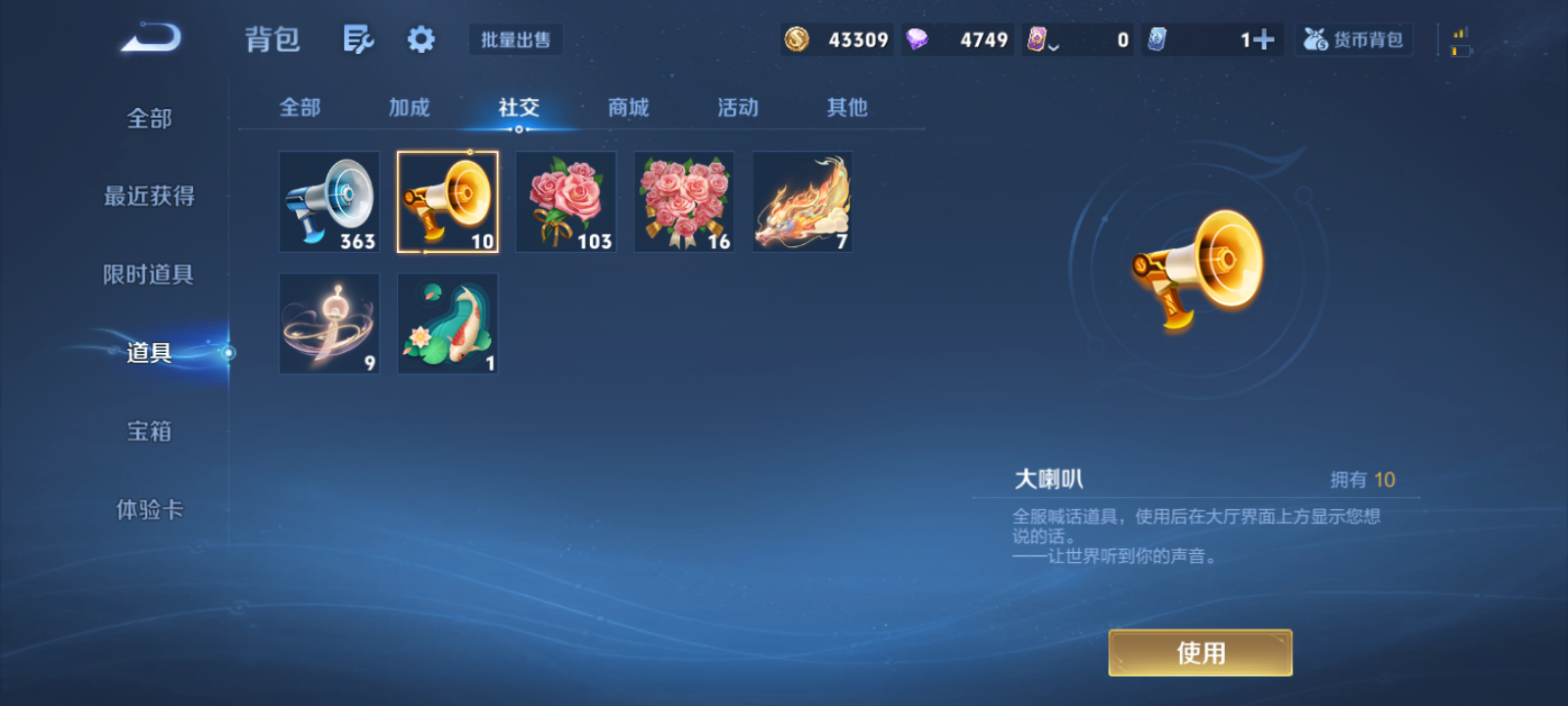
Task: Open the bag management wrench icon
Action: [x=357, y=39]
